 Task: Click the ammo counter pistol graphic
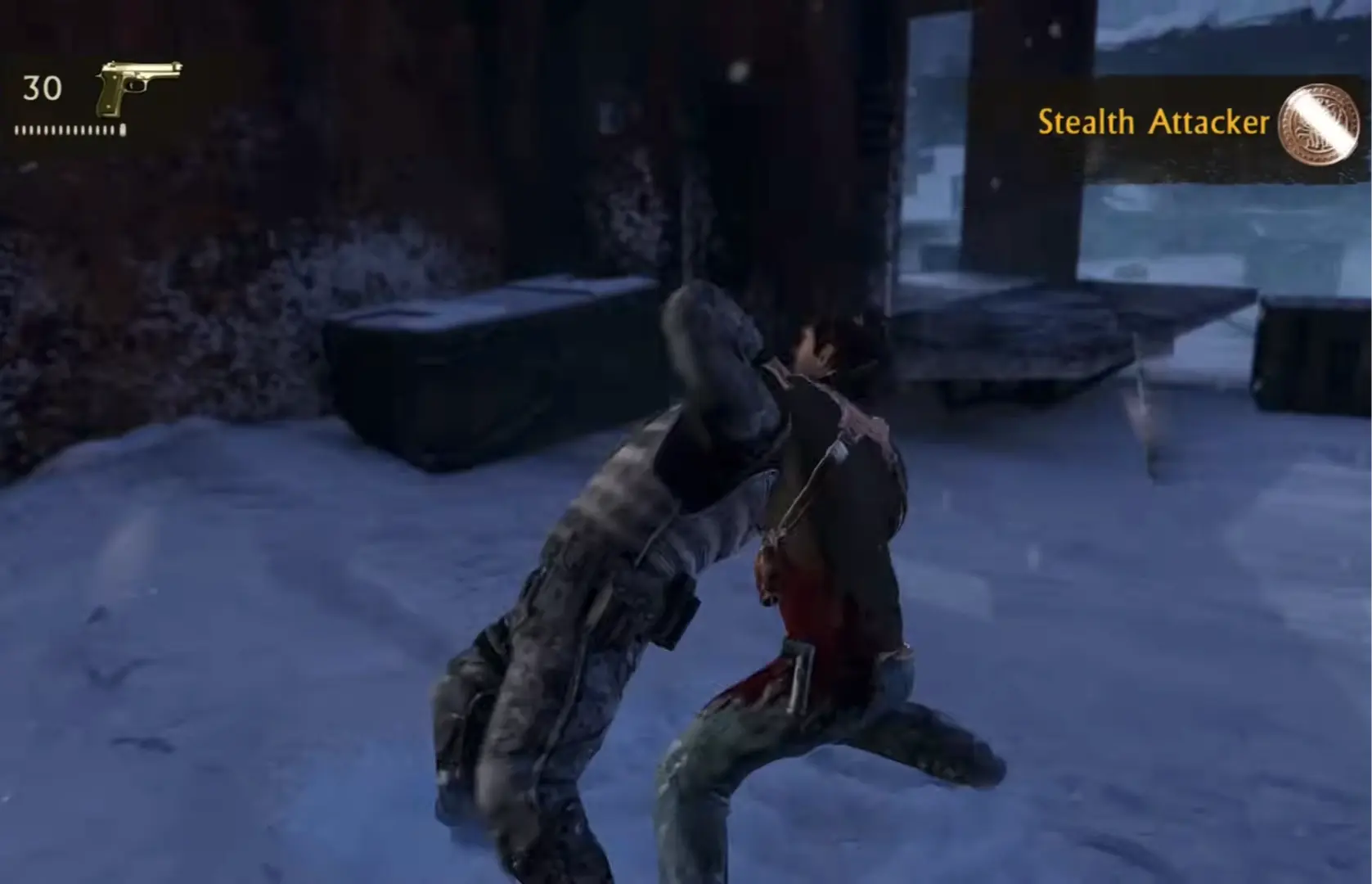tap(137, 86)
